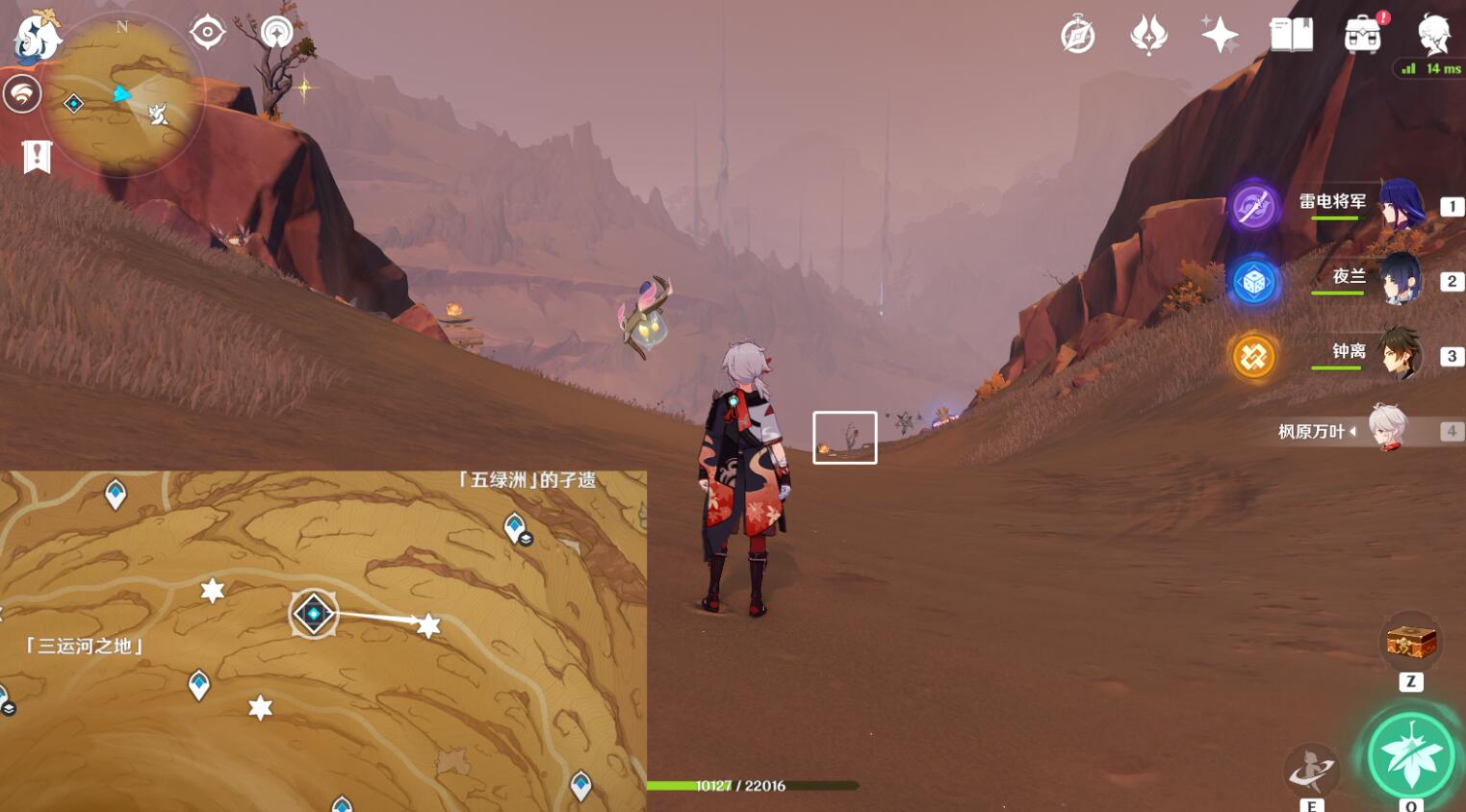Click the selected teleport waypoint on the map overlay
Image resolution: width=1466 pixels, height=812 pixels.
coord(314,614)
